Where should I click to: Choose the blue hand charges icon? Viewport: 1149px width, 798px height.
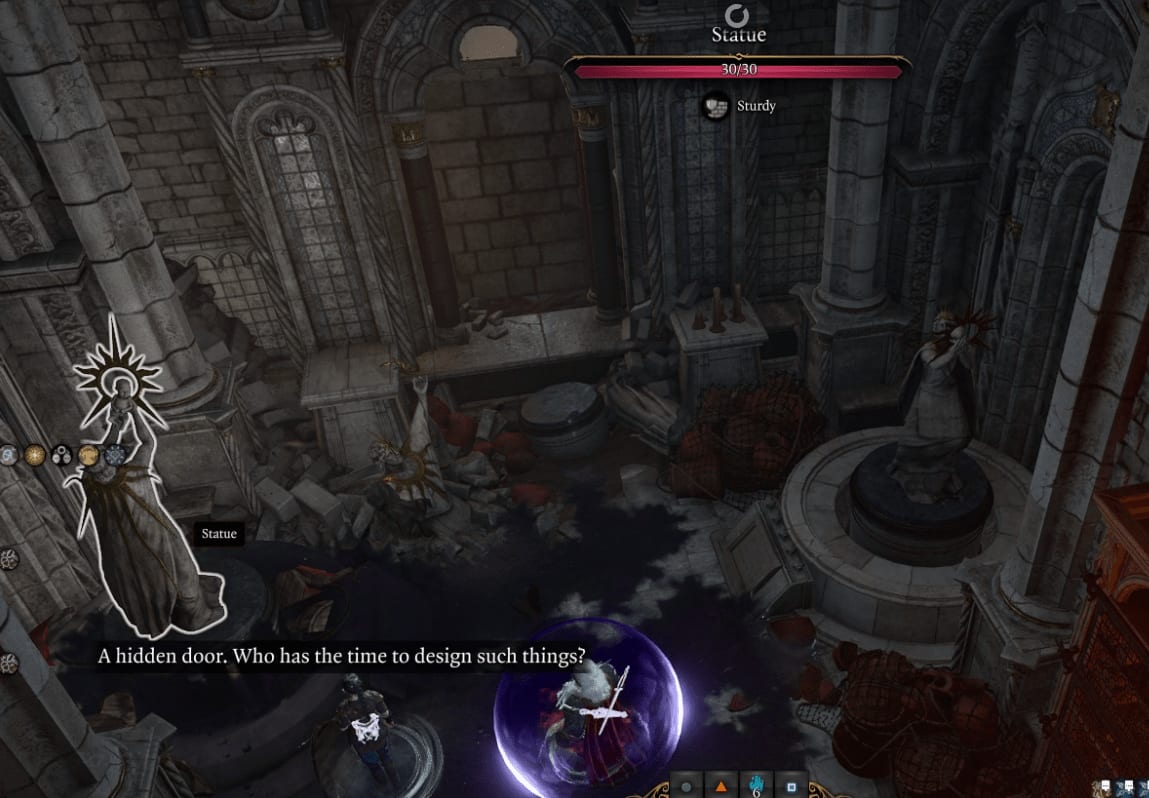756,785
